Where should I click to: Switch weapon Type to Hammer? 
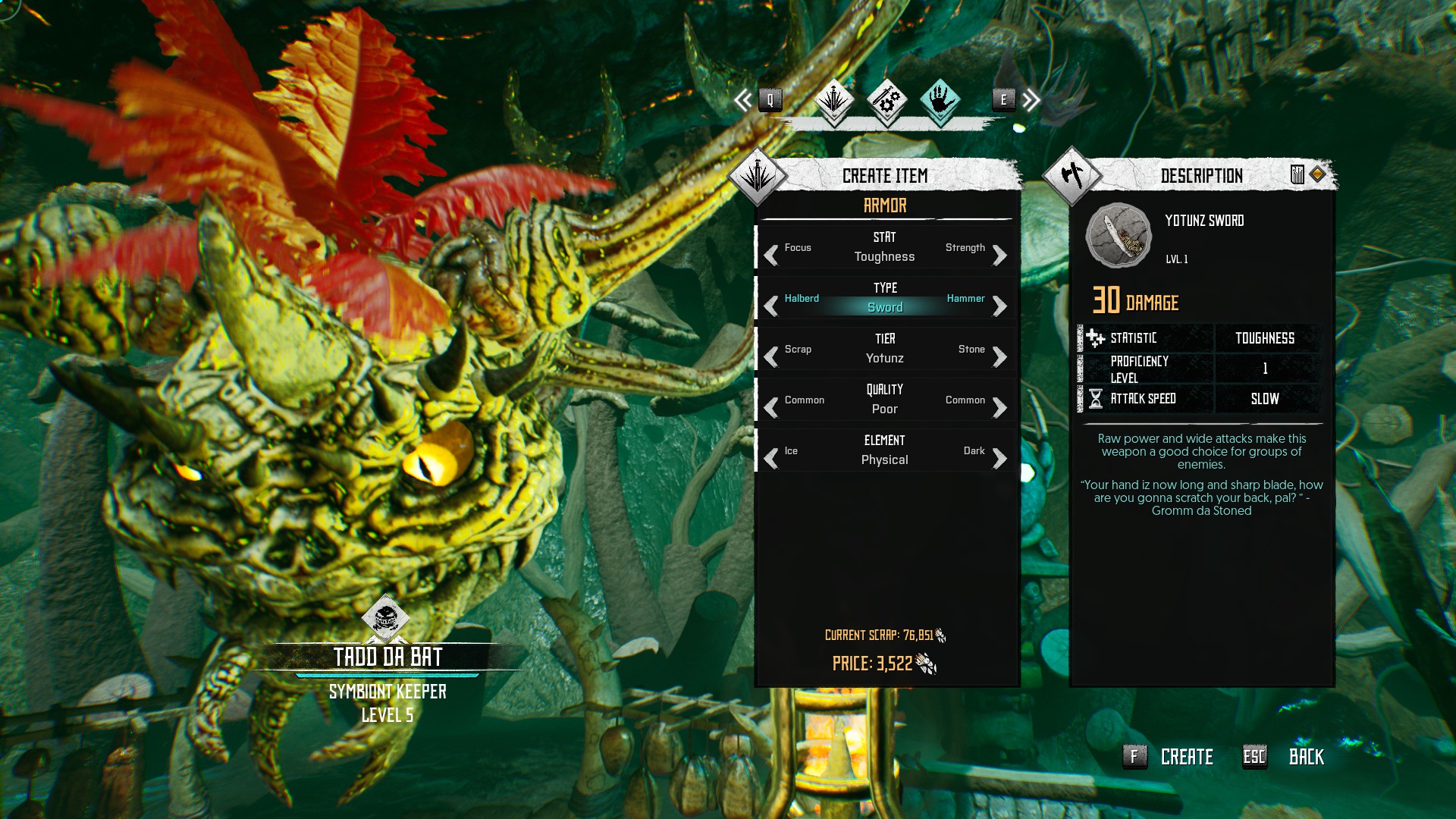click(x=999, y=306)
